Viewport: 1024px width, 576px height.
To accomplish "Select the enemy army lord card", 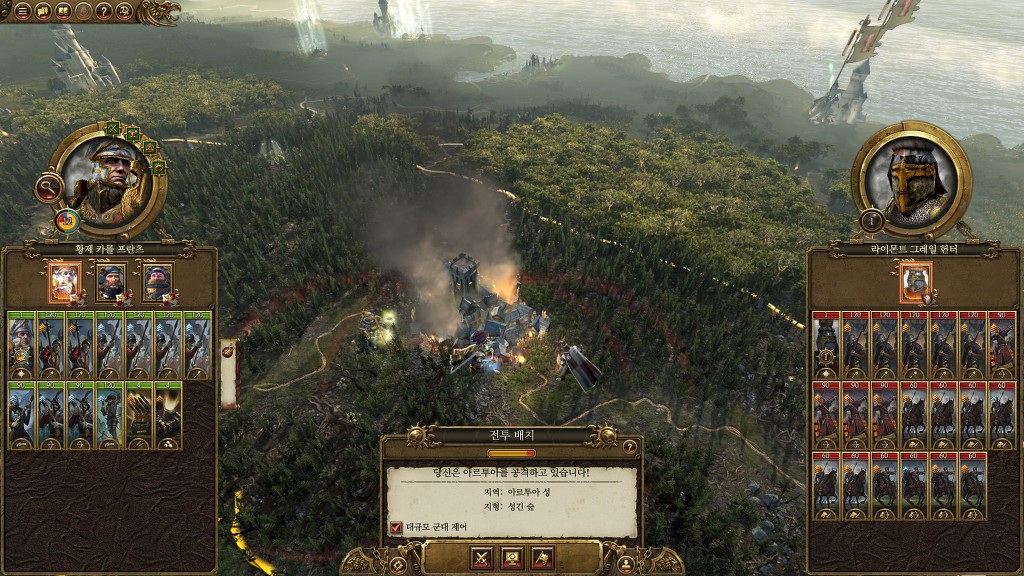I will (x=915, y=282).
